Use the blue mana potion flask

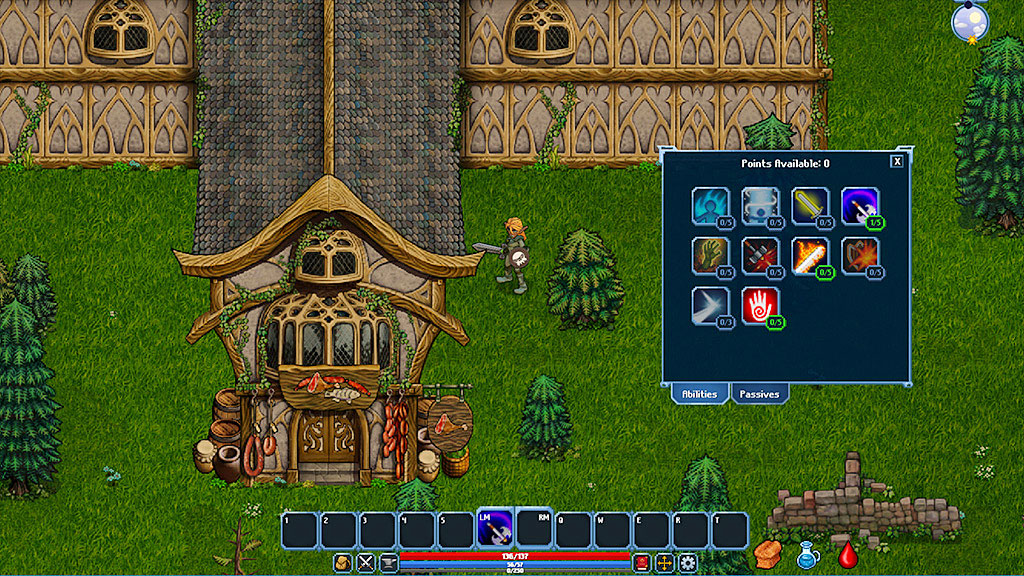808,556
